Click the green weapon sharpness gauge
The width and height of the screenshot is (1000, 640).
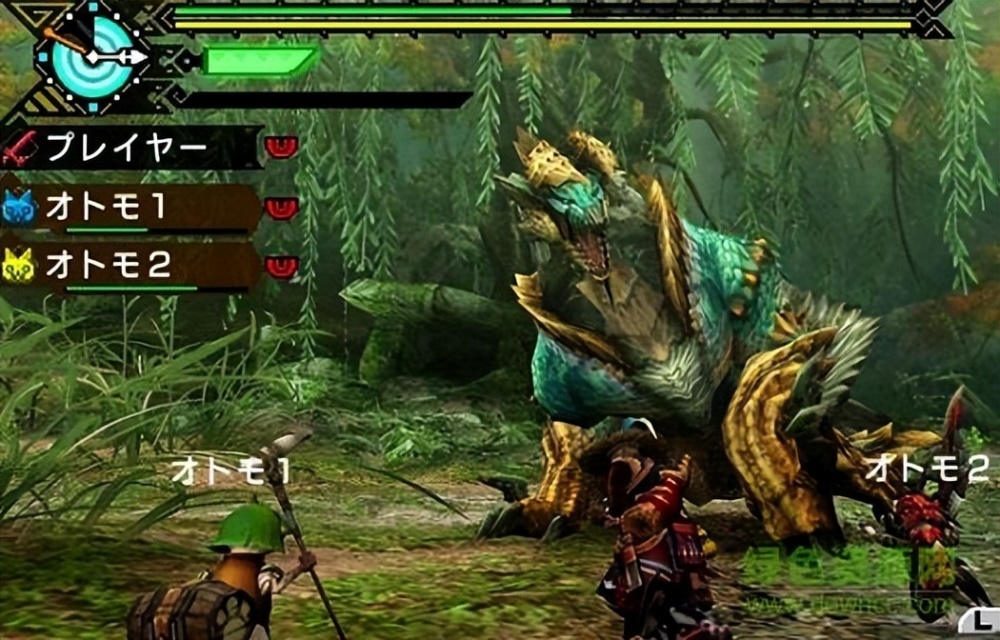pos(260,60)
